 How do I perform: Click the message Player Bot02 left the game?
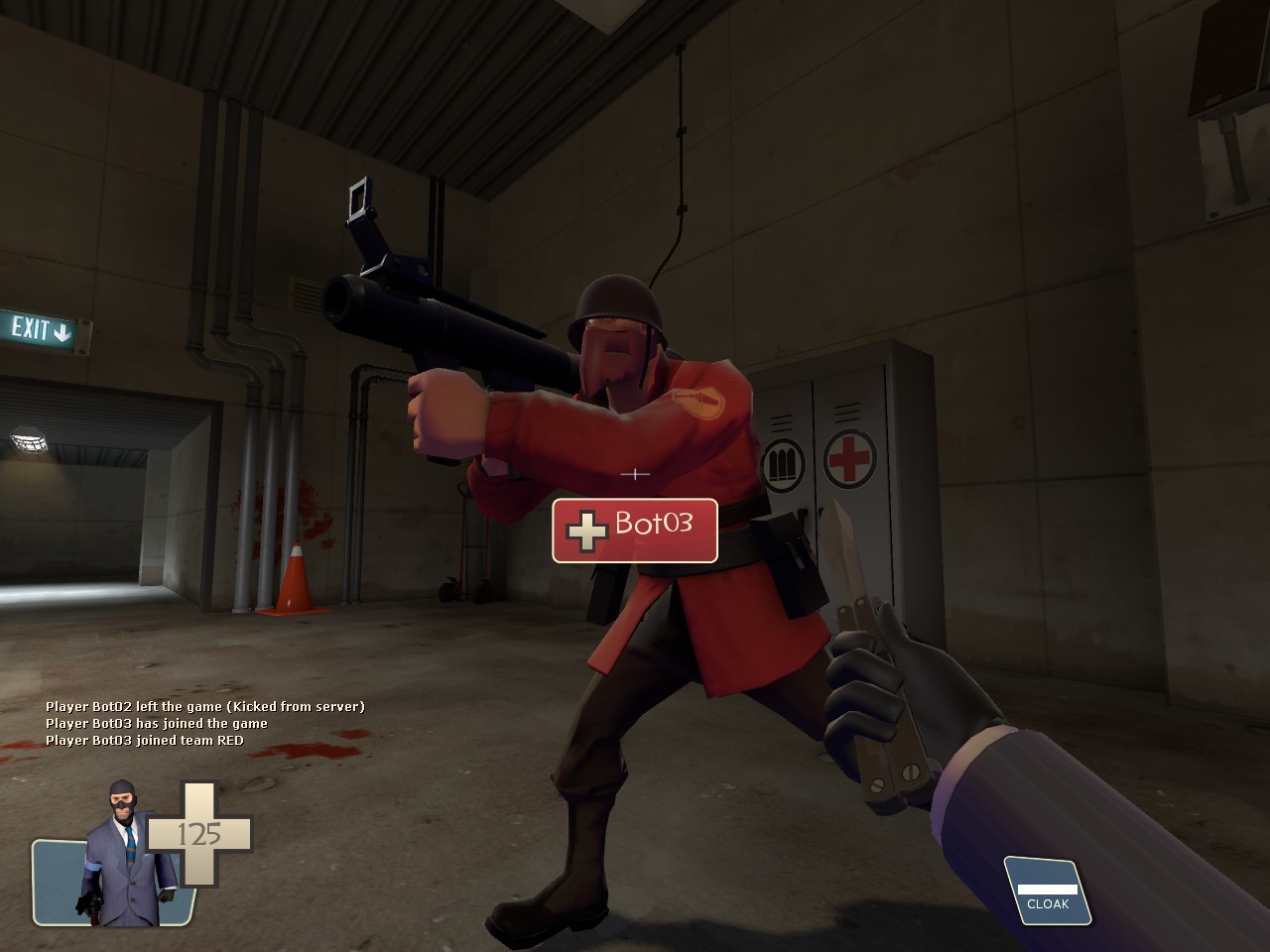coord(205,706)
